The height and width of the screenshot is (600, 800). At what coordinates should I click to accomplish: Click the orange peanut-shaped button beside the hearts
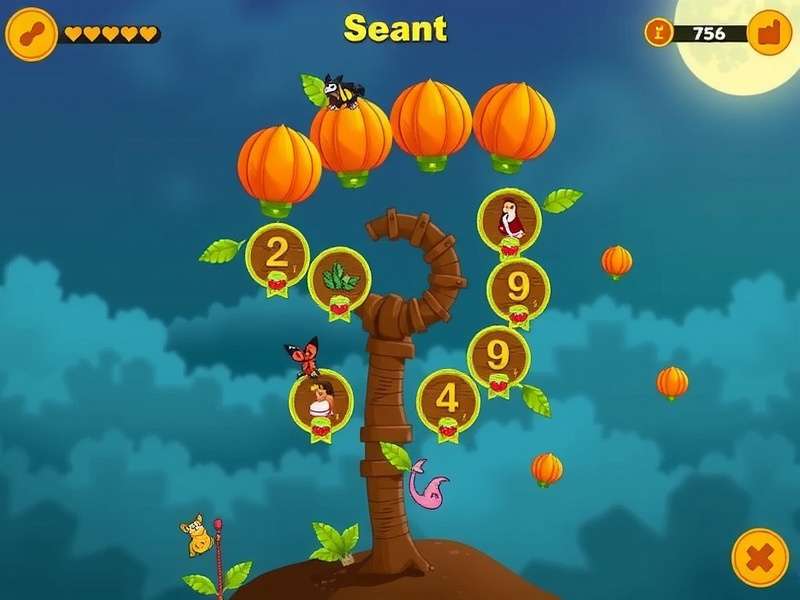click(31, 33)
